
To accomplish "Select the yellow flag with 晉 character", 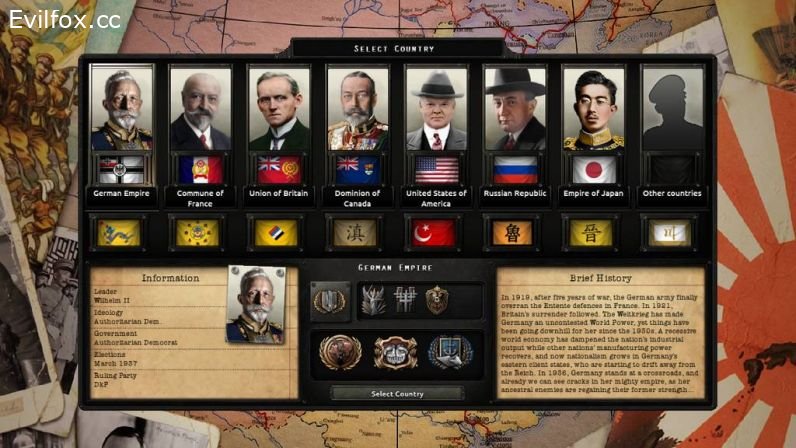I will 594,233.
